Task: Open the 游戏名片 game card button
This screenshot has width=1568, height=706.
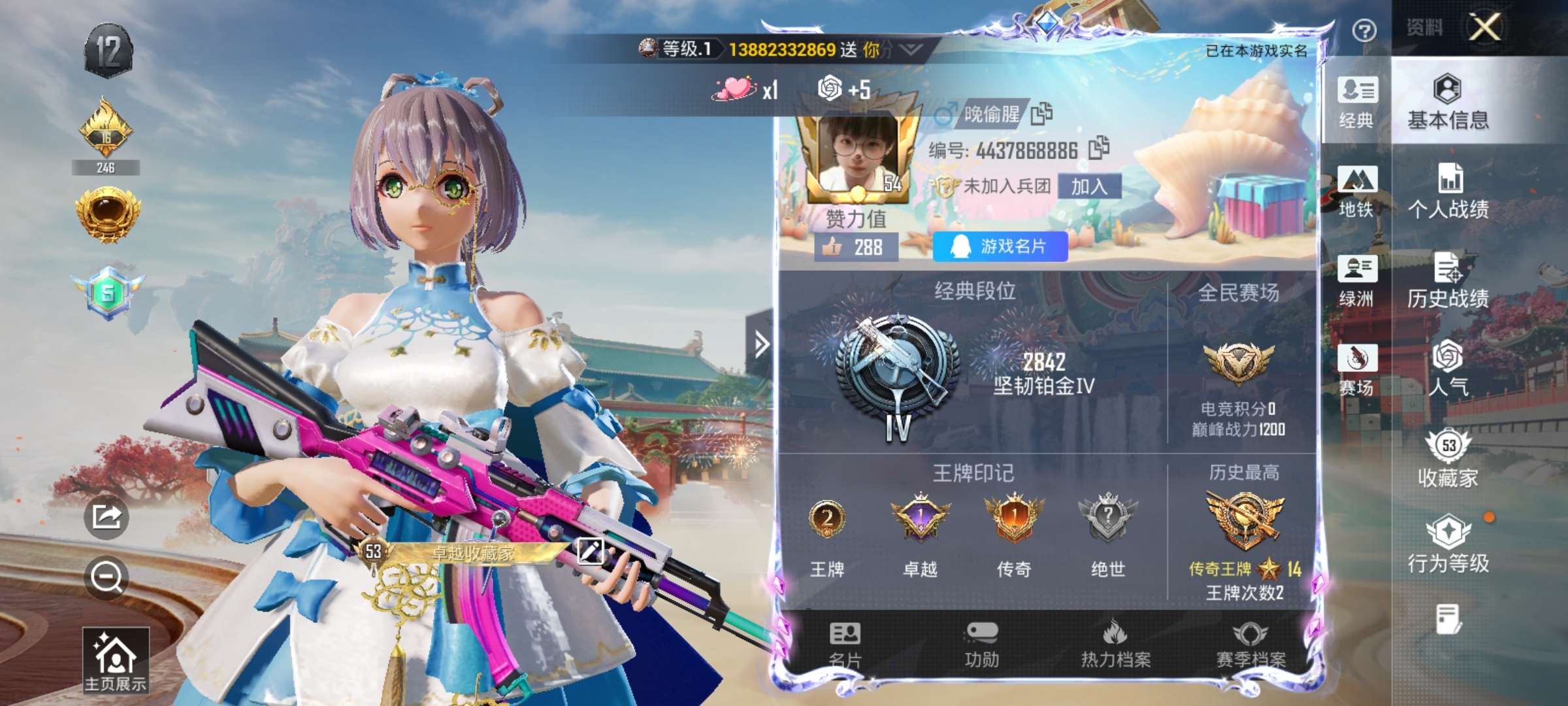Action: click(1000, 246)
